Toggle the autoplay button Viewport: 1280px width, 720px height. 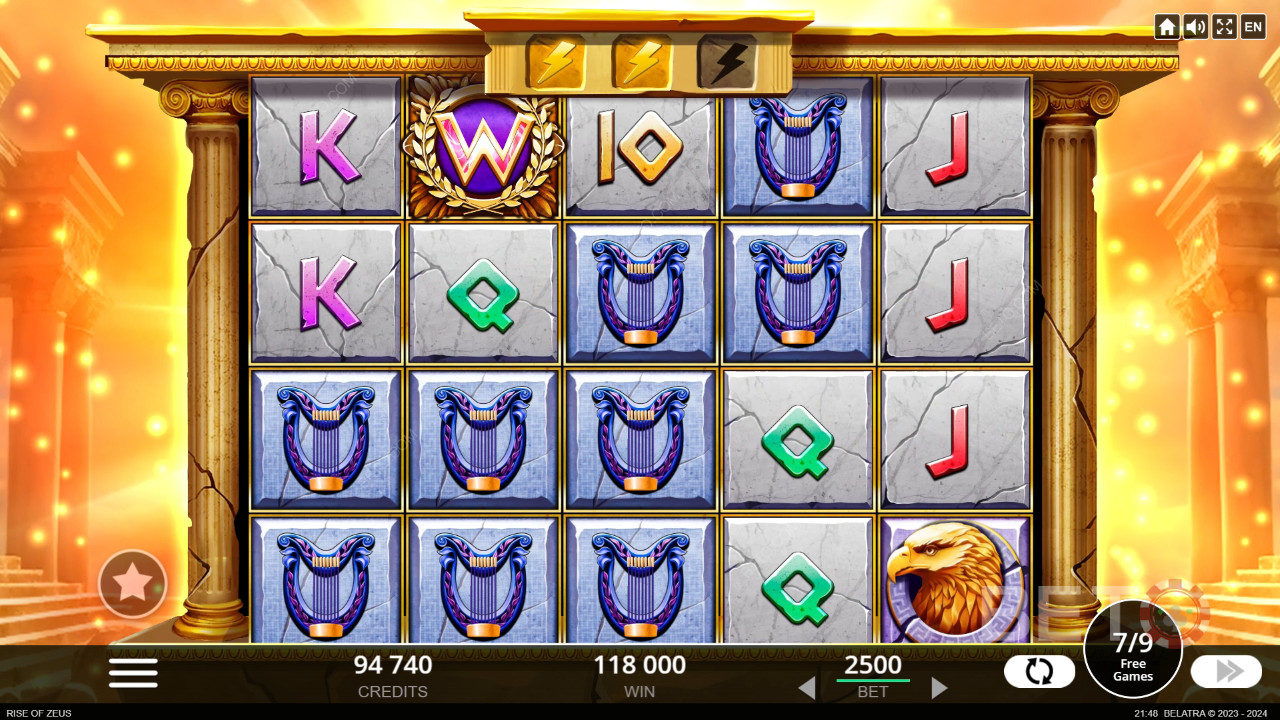click(x=1039, y=671)
